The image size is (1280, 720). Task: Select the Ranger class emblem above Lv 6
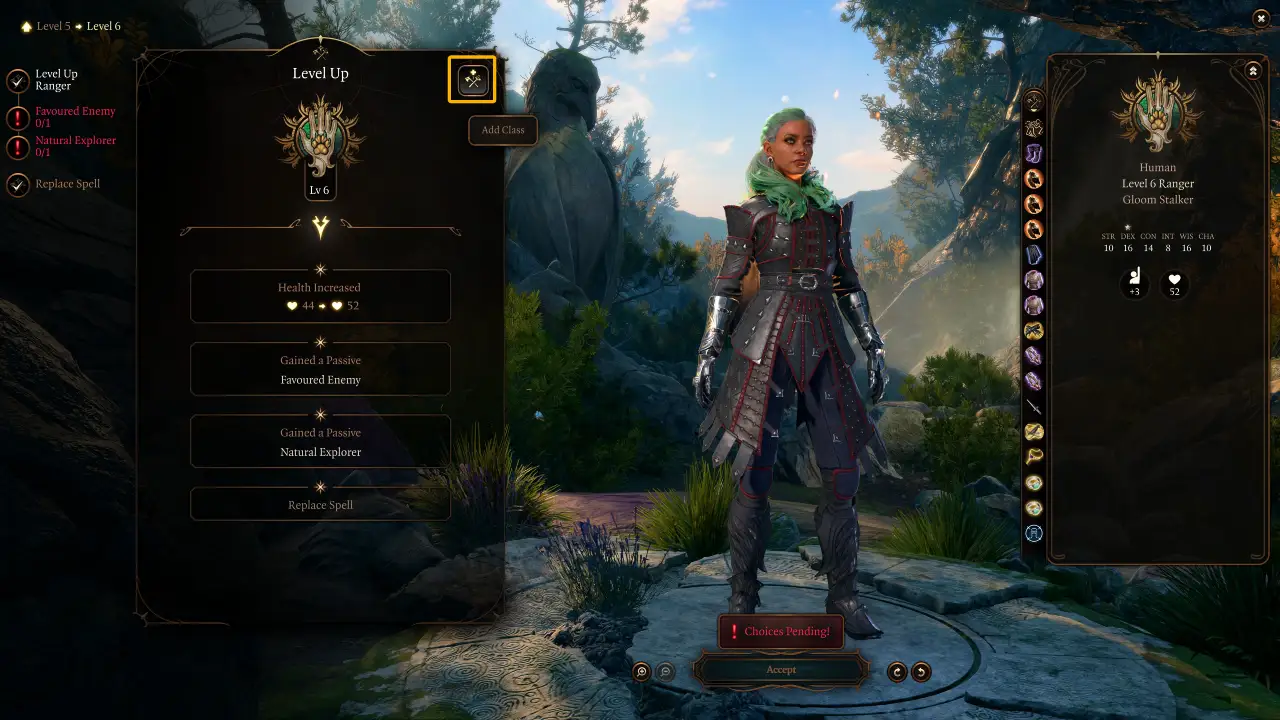click(320, 140)
